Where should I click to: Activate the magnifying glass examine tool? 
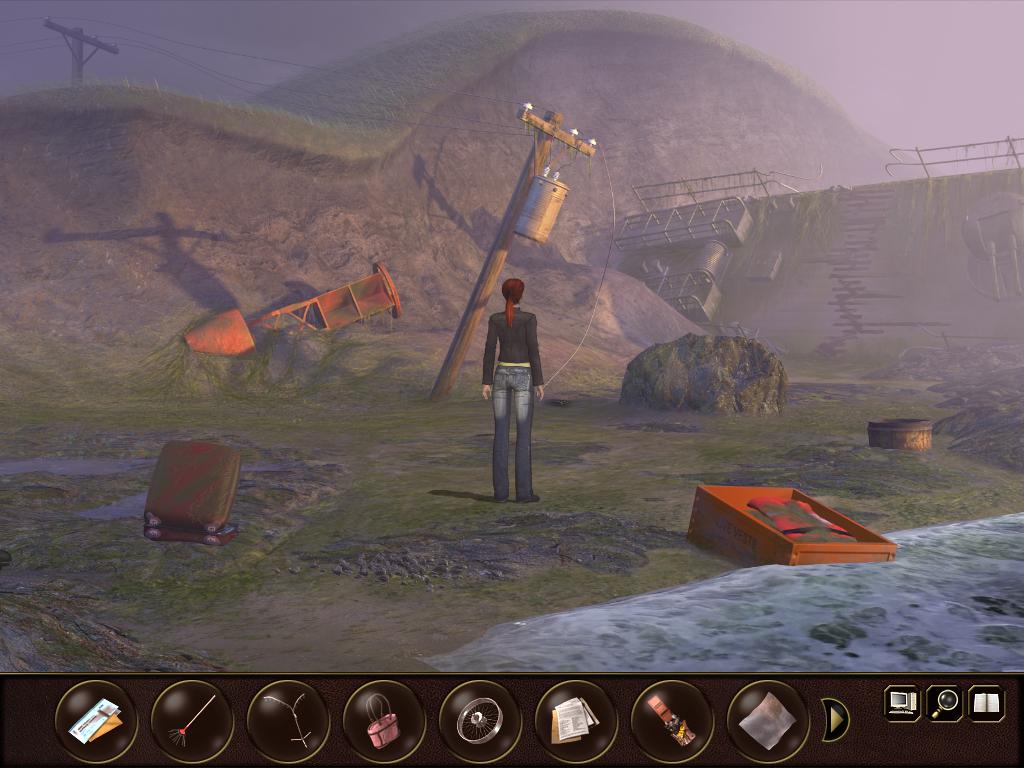click(944, 702)
